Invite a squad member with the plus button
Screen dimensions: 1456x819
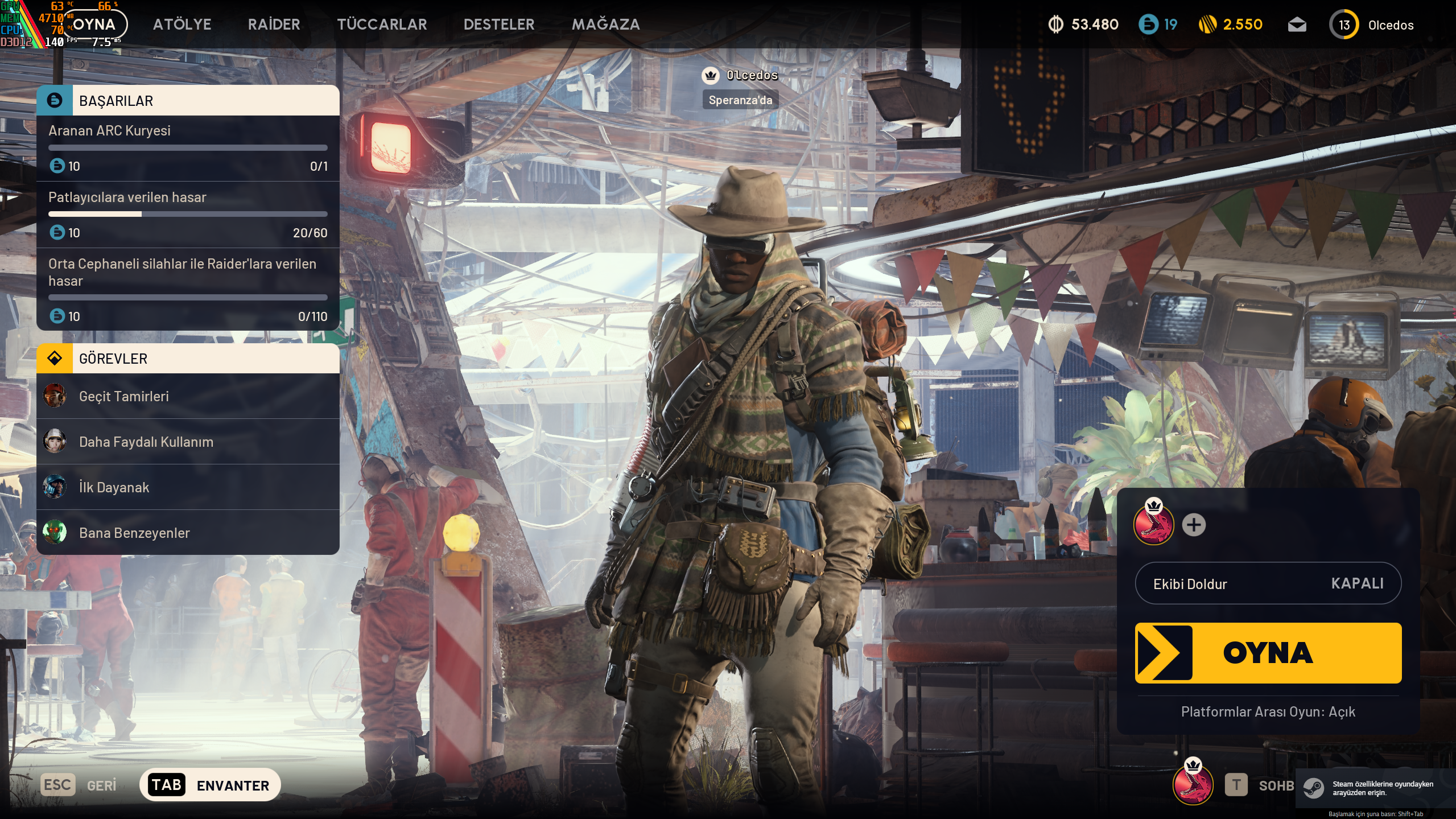[1194, 525]
